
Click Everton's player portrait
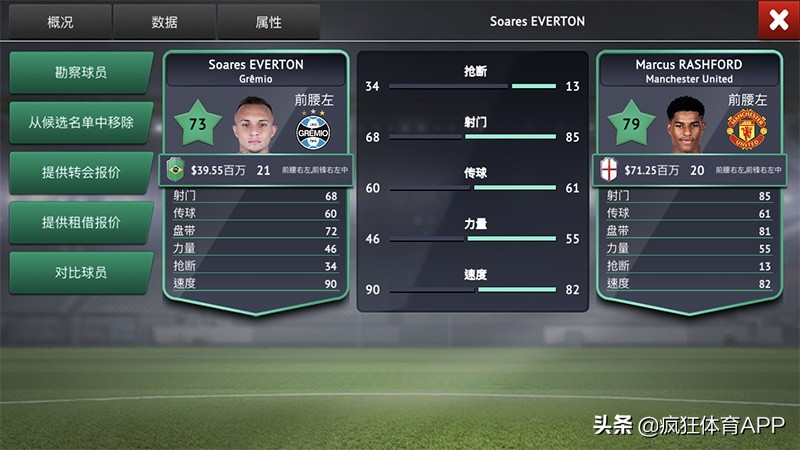[x=256, y=124]
